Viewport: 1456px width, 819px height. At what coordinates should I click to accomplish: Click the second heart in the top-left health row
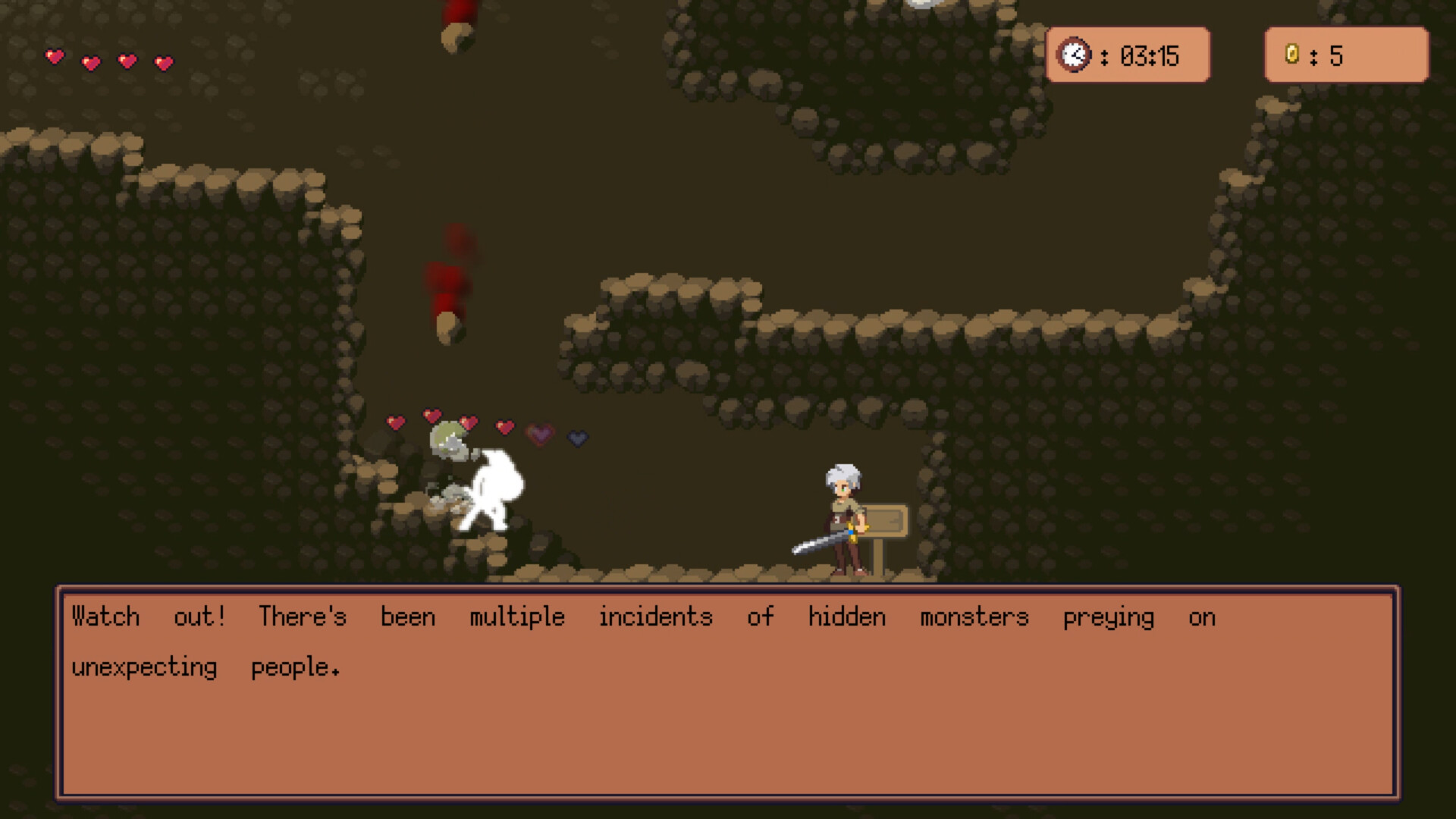(x=90, y=62)
